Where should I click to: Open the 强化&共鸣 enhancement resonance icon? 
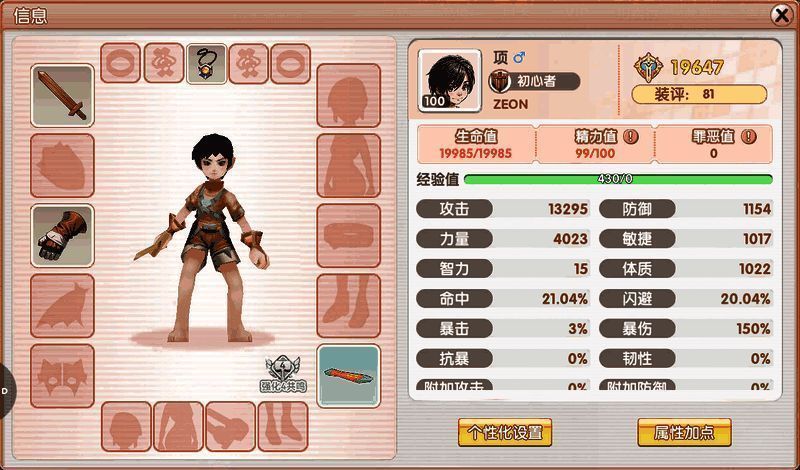285,374
